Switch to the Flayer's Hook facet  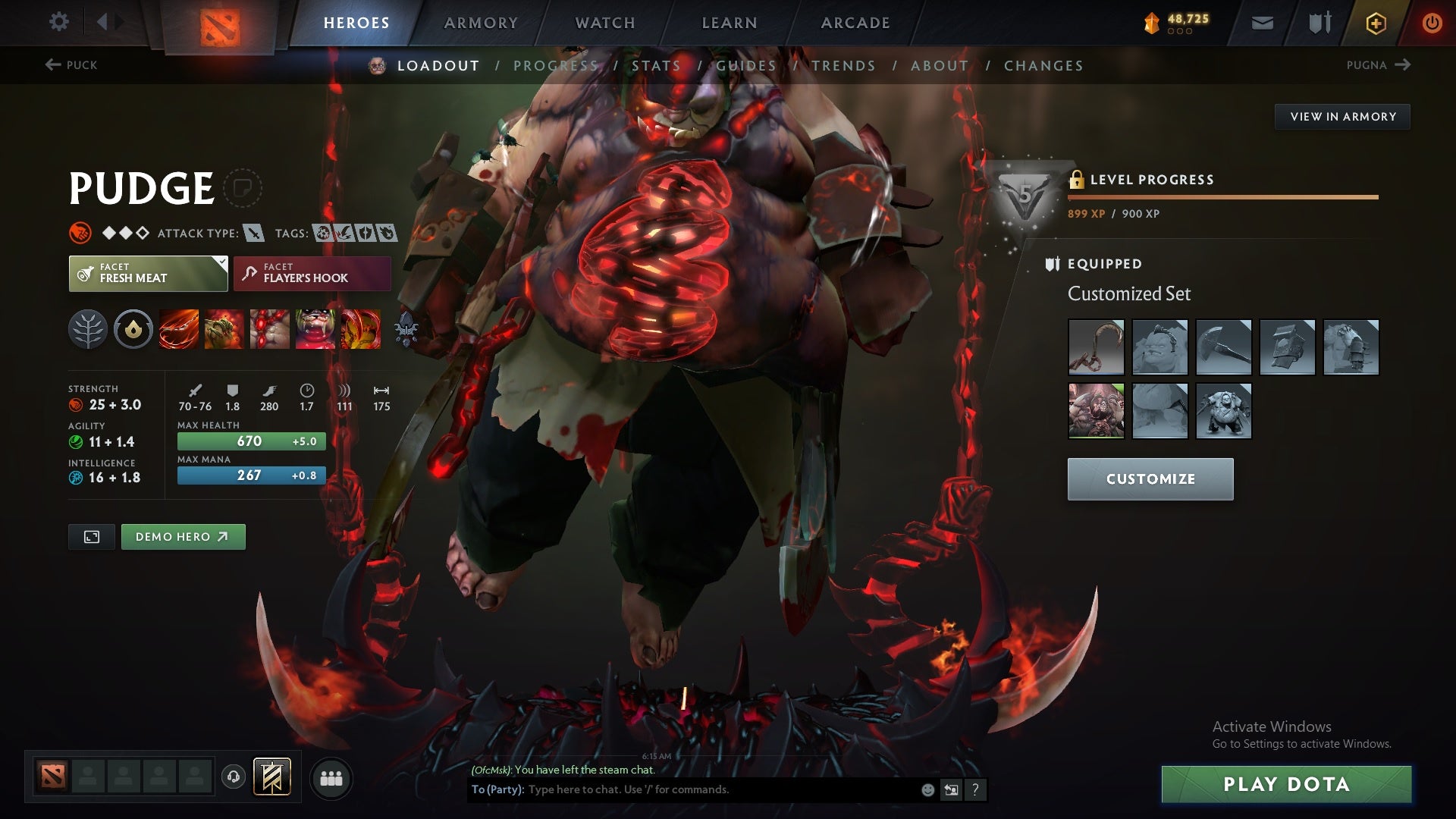[312, 273]
